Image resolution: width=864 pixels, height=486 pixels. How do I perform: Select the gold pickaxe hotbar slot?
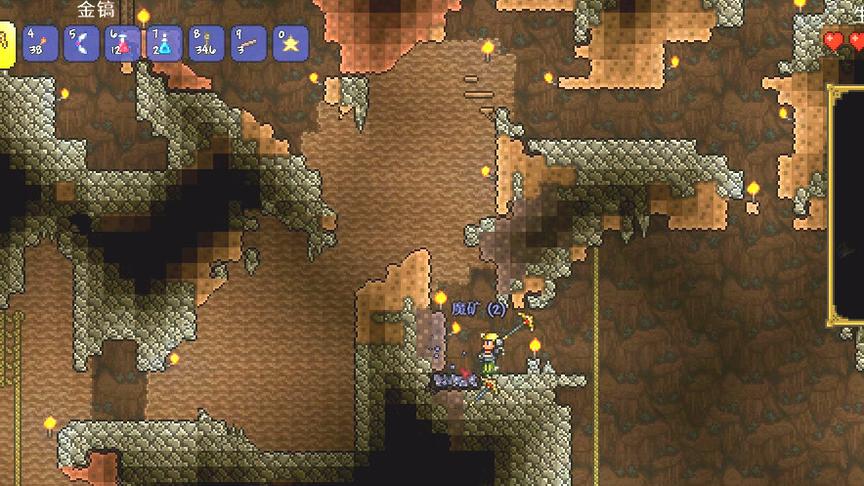(x=5, y=45)
